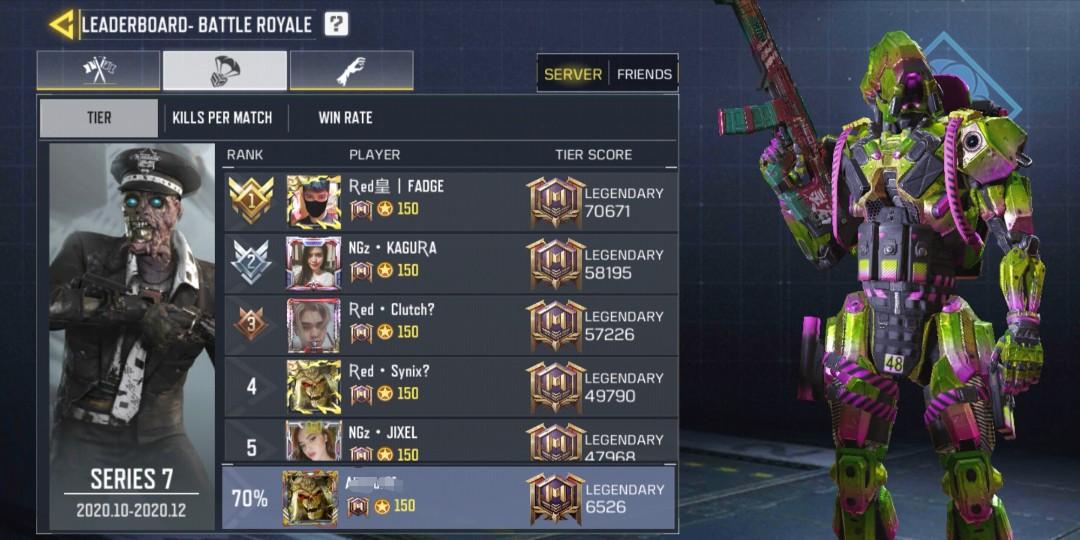
Task: Select the Tier ranking tab
Action: [x=99, y=118]
